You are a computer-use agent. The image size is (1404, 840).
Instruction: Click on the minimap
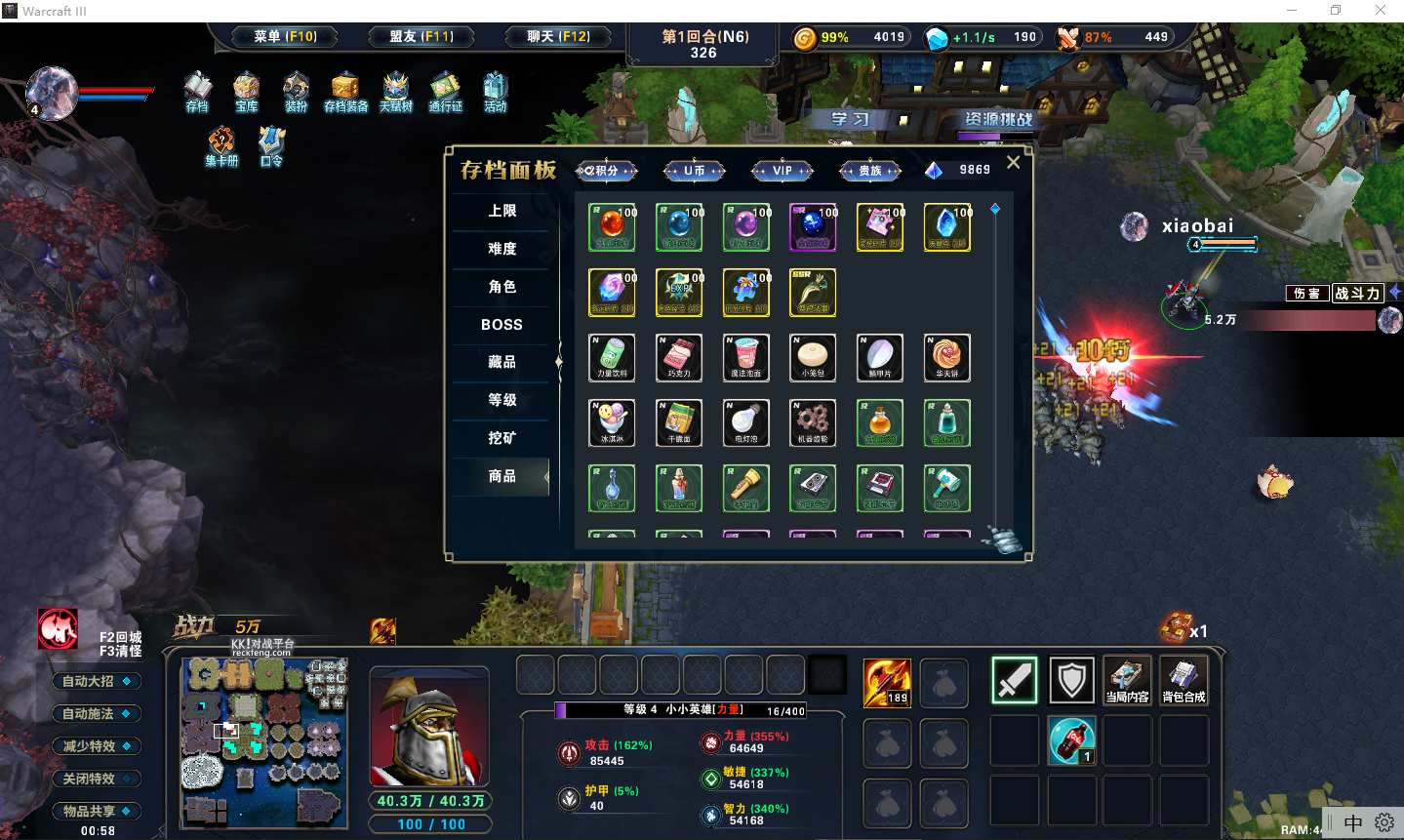pyautogui.click(x=264, y=742)
